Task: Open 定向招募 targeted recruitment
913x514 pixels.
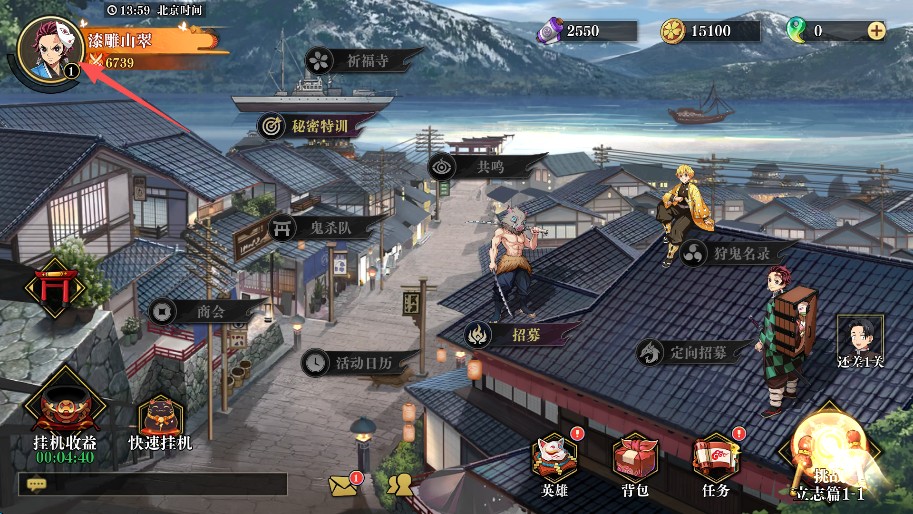Action: coord(683,352)
